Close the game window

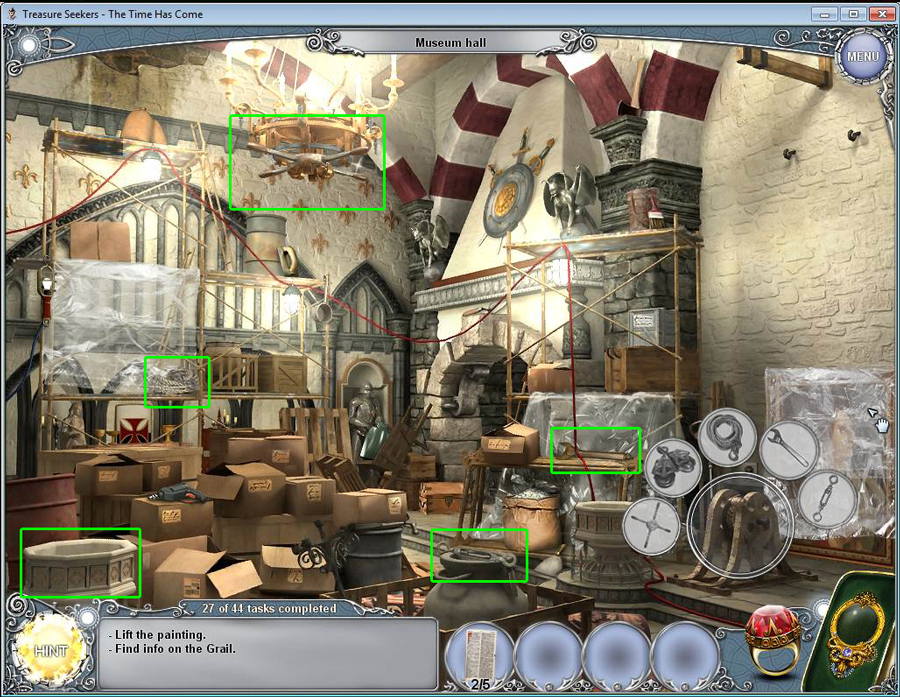point(879,13)
